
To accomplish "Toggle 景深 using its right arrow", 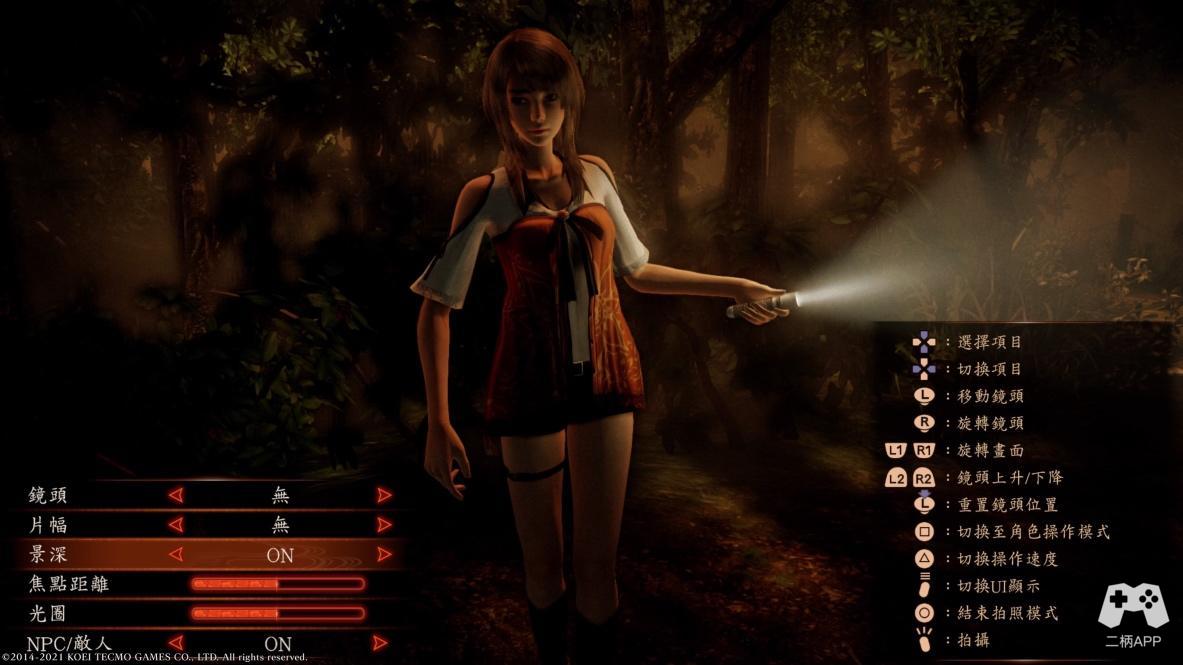I will pyautogui.click(x=384, y=554).
